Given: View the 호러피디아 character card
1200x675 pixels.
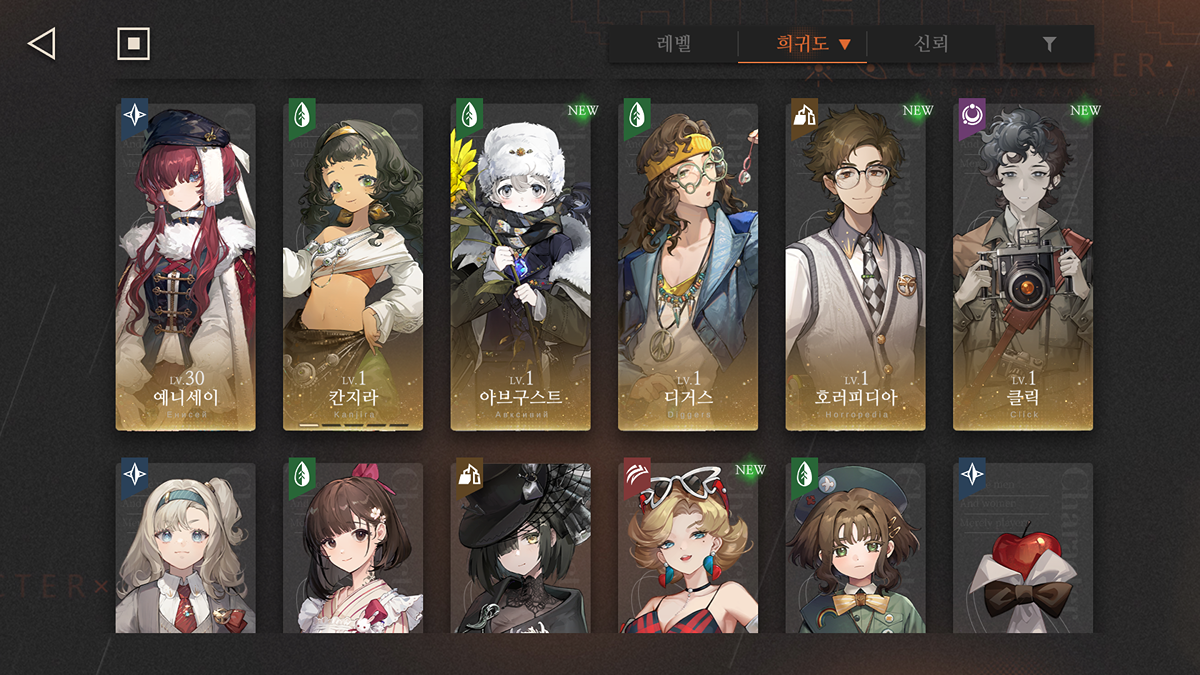Looking at the screenshot, I should point(855,267).
